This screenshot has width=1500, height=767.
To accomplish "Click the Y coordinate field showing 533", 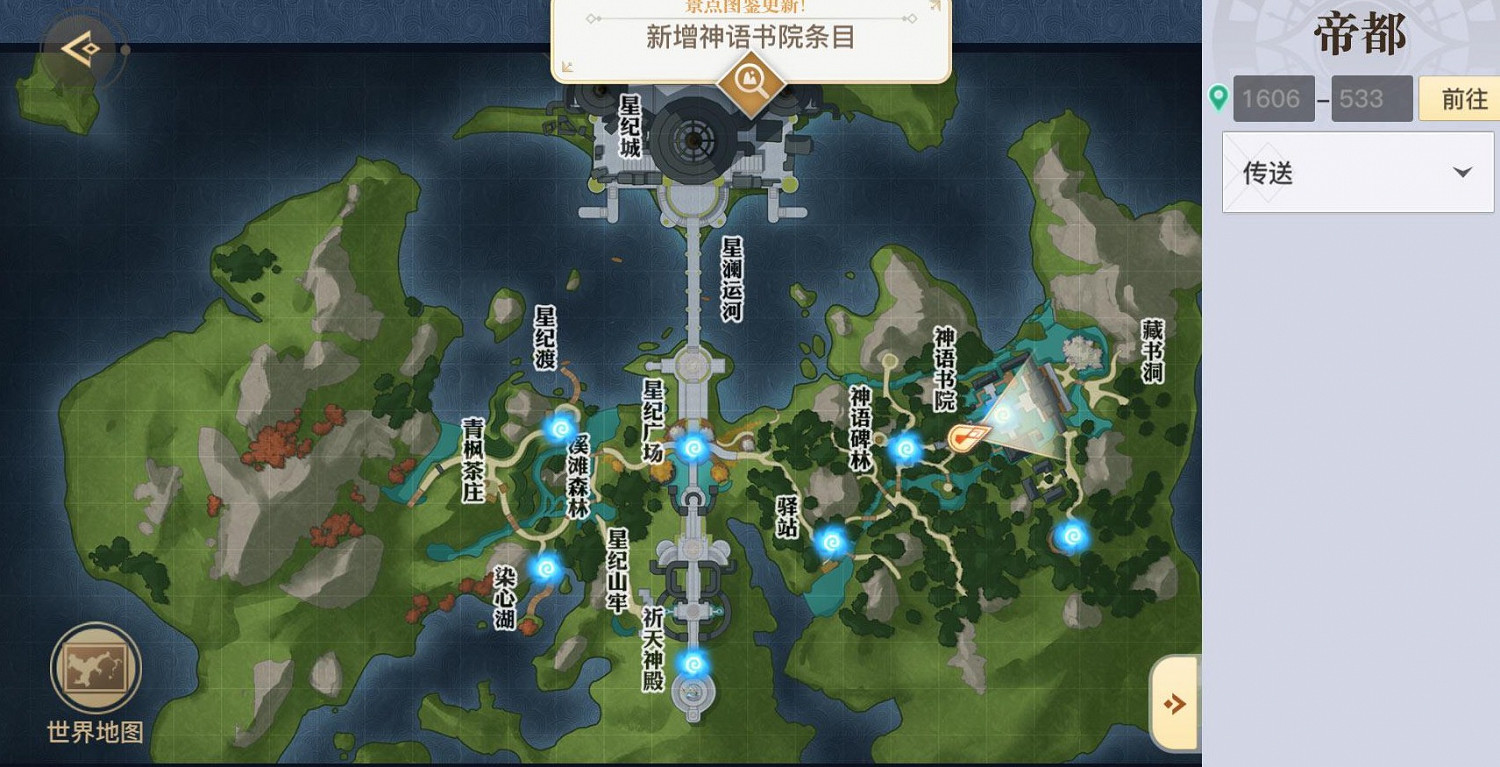I will (1371, 98).
